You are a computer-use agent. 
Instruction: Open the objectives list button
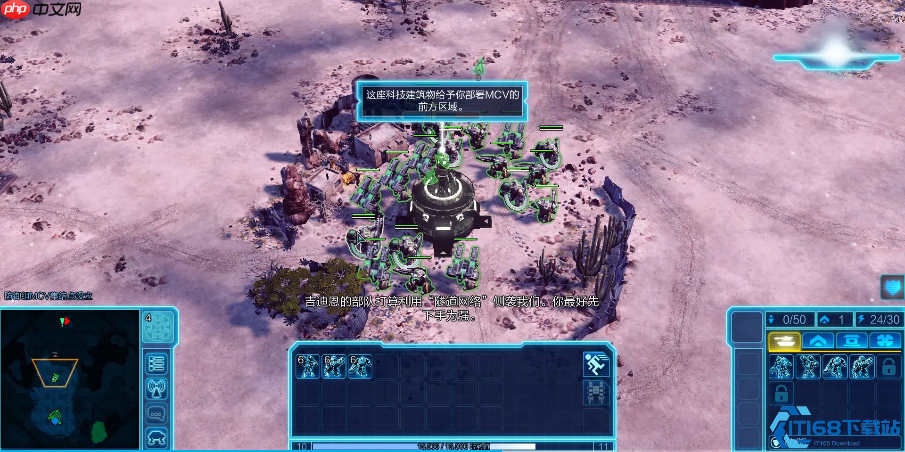tap(157, 362)
